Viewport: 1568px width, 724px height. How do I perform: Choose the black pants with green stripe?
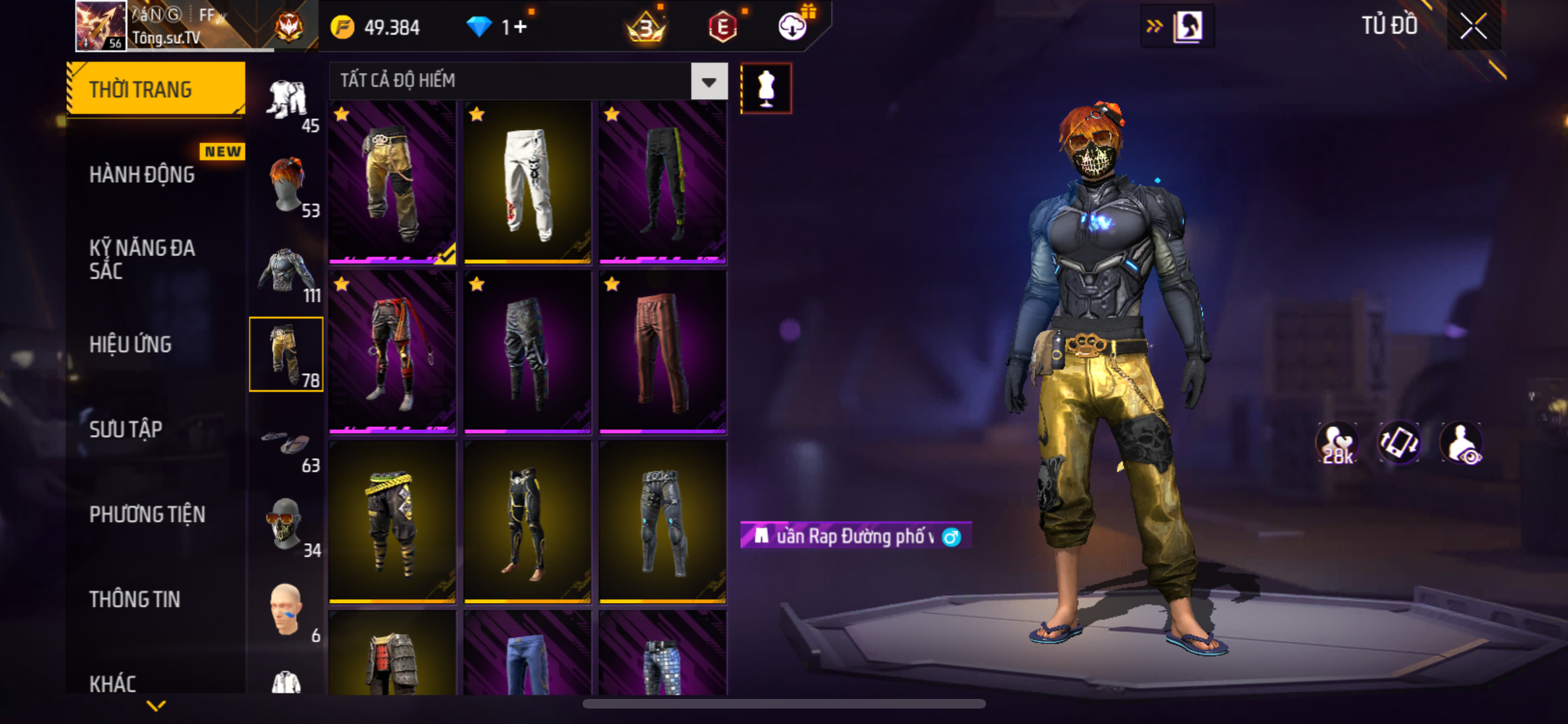[x=662, y=183]
